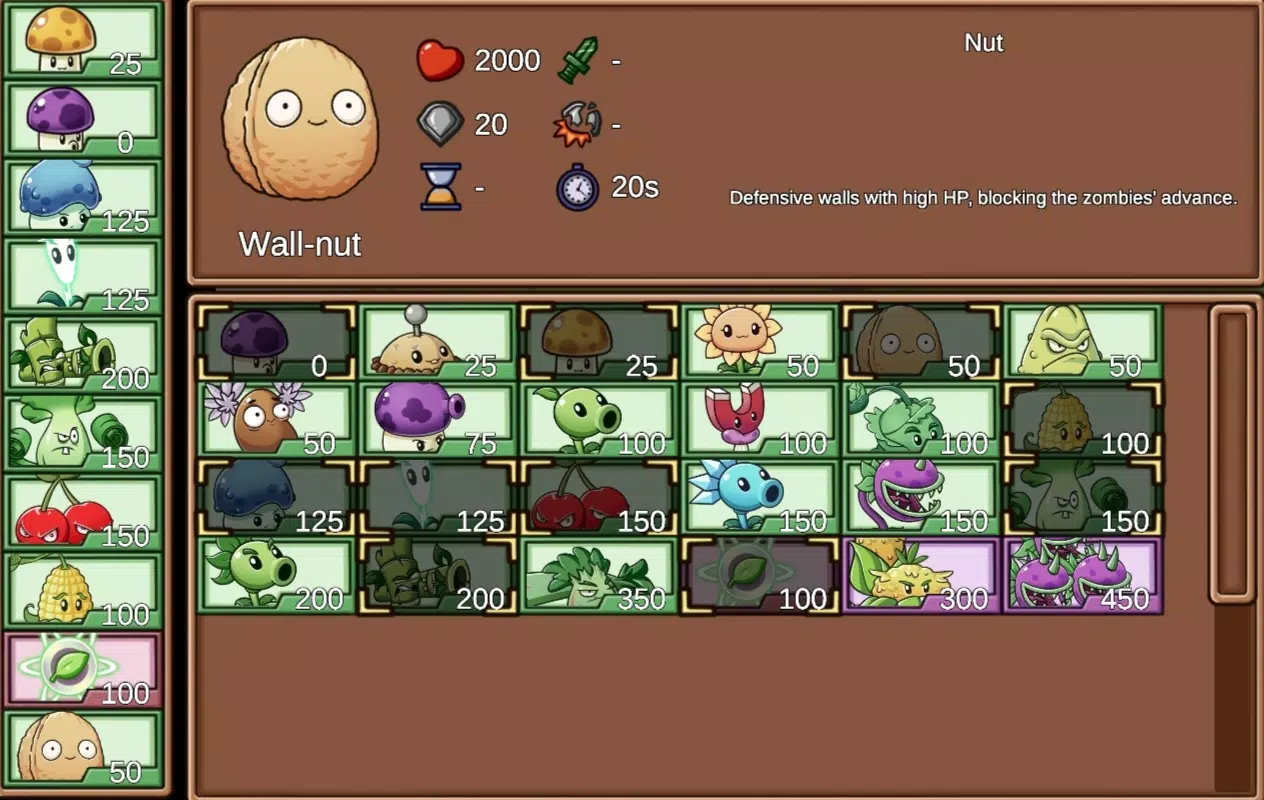Click the bamboo cannon in the left seed column
The image size is (1264, 800).
point(83,355)
